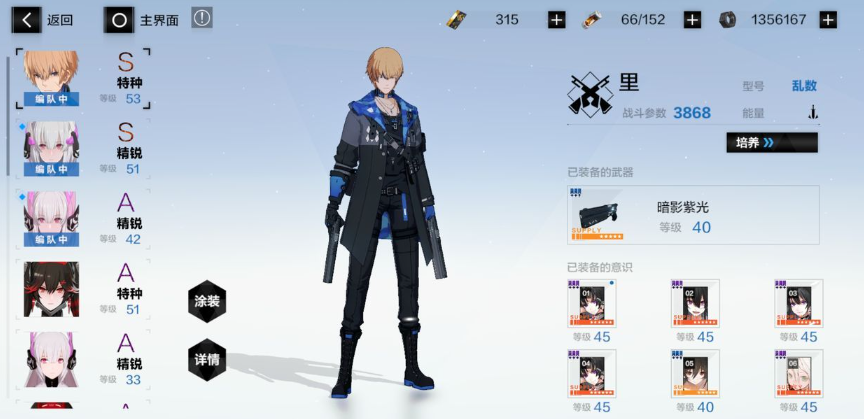Go back using the 返回 button
Image resolution: width=864 pixels, height=419 pixels.
45,19
